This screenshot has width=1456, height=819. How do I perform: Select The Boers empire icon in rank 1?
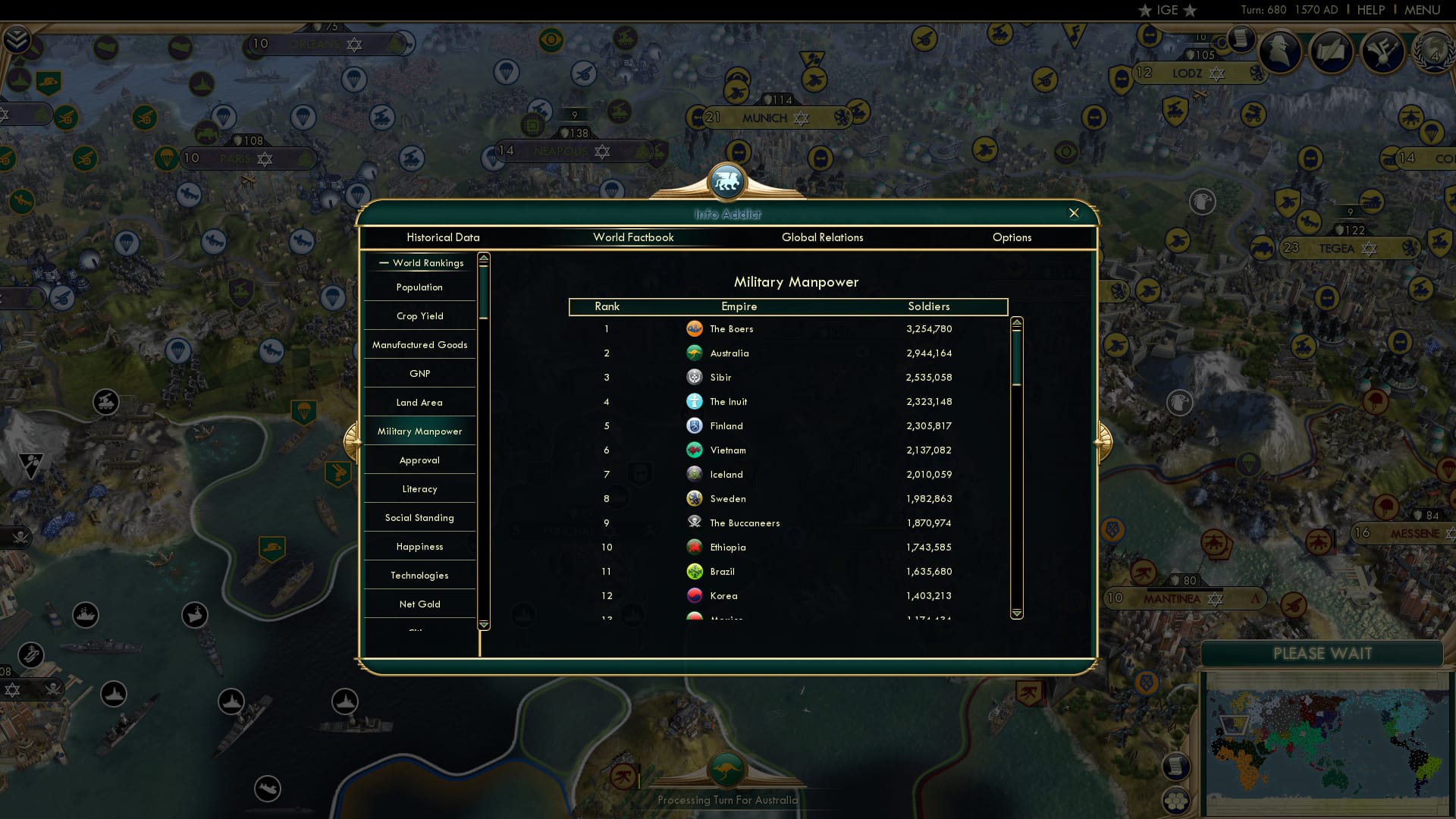pos(695,328)
